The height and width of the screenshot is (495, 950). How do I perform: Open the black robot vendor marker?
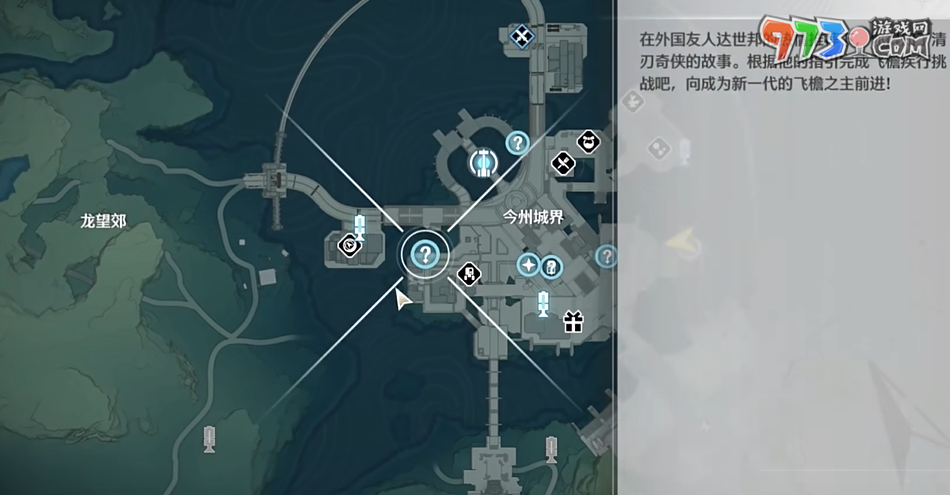pos(468,273)
